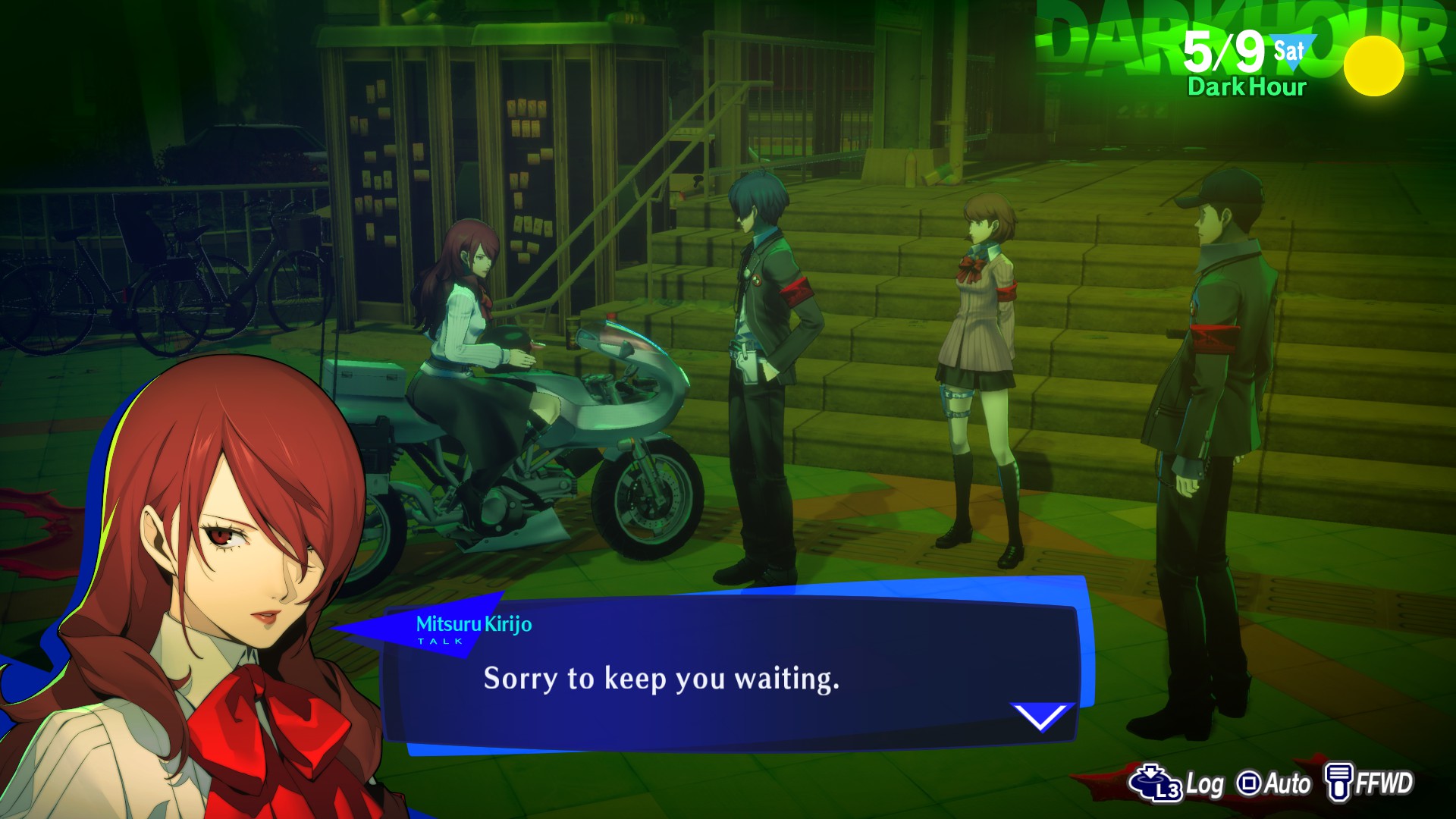Open the dialogue Log

tap(1176, 783)
